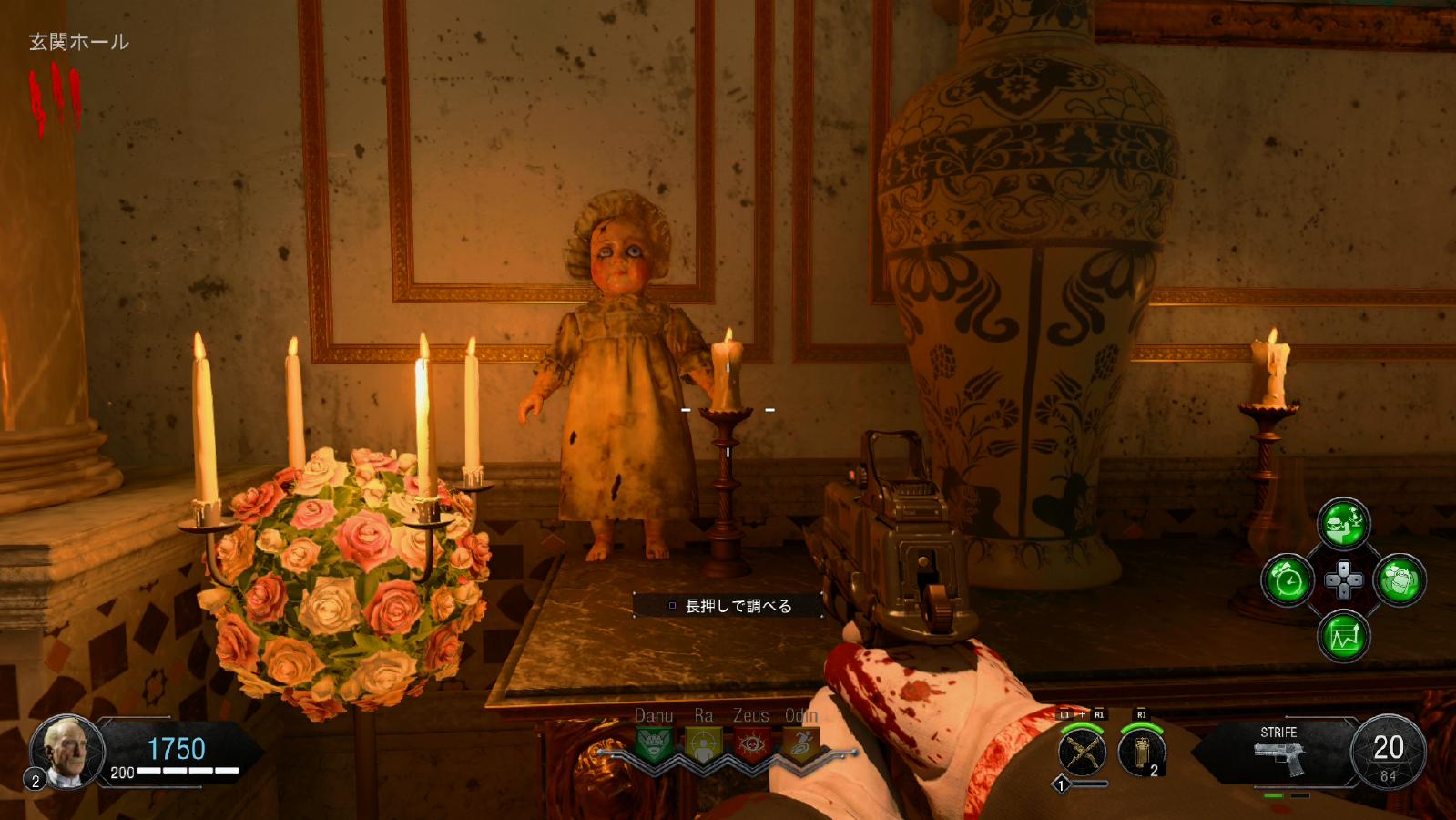Image resolution: width=1456 pixels, height=820 pixels.
Task: Select the grenade equipment slot
Action: click(x=1142, y=753)
